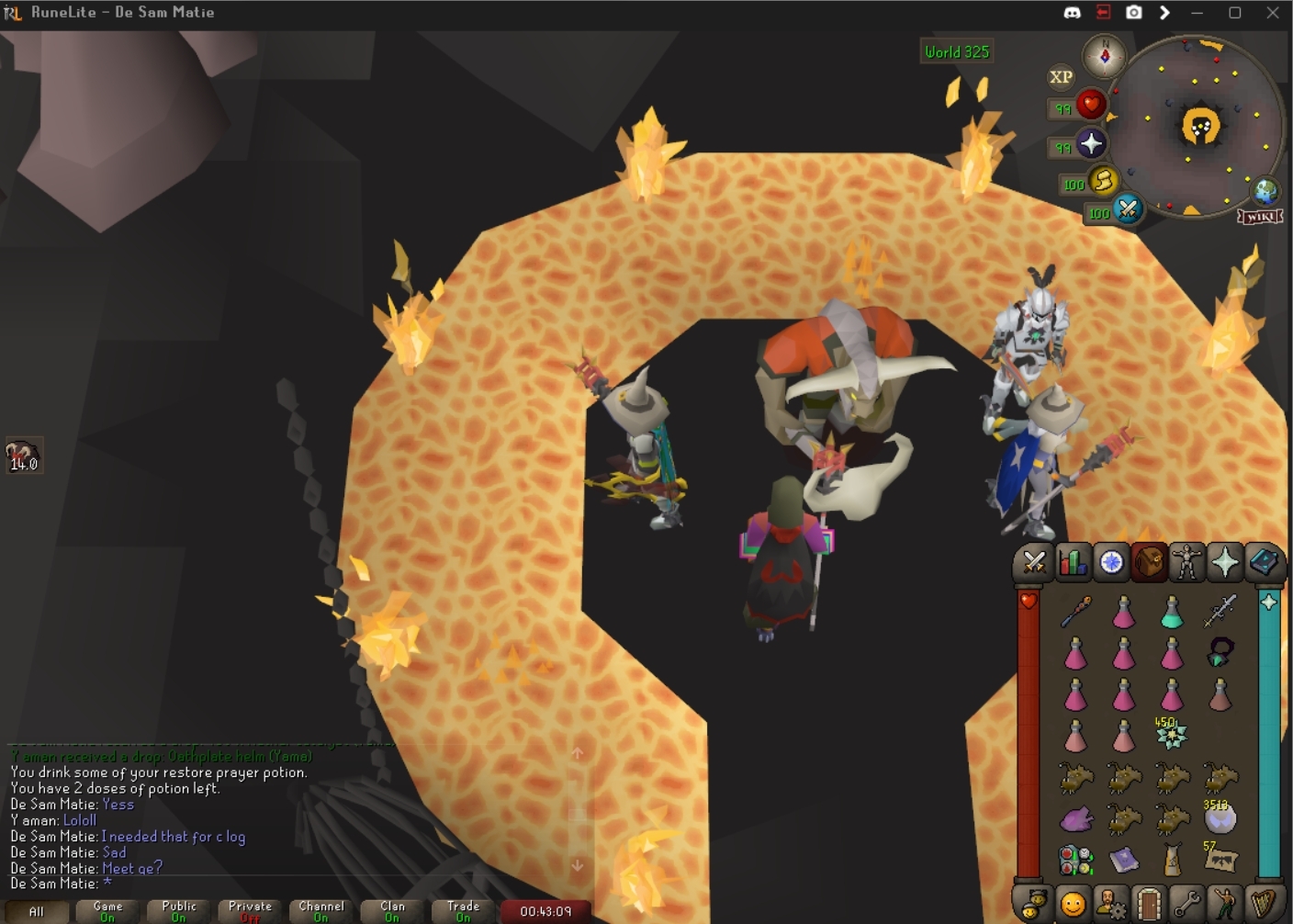This screenshot has width=1293, height=924.
Task: Open the Spellbook tab
Action: (x=1264, y=562)
